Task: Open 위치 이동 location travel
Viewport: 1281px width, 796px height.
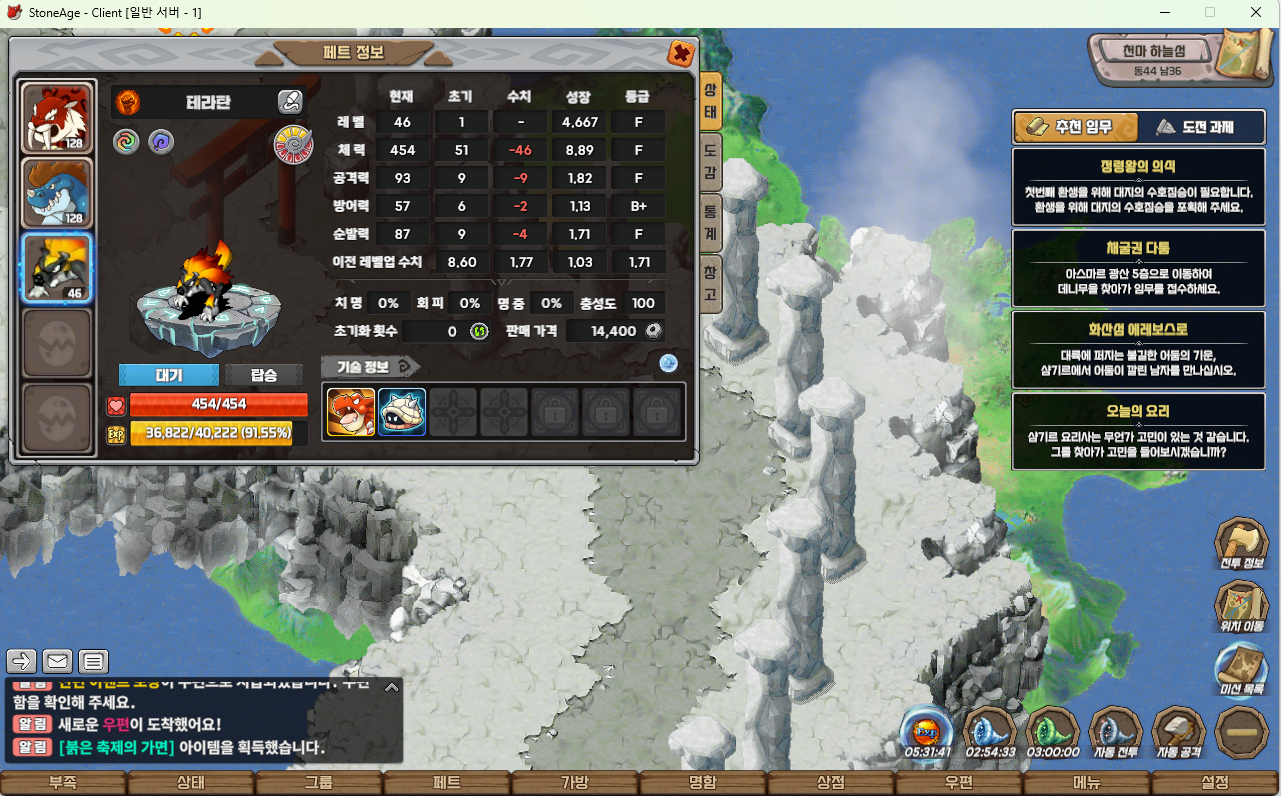Action: click(1241, 608)
